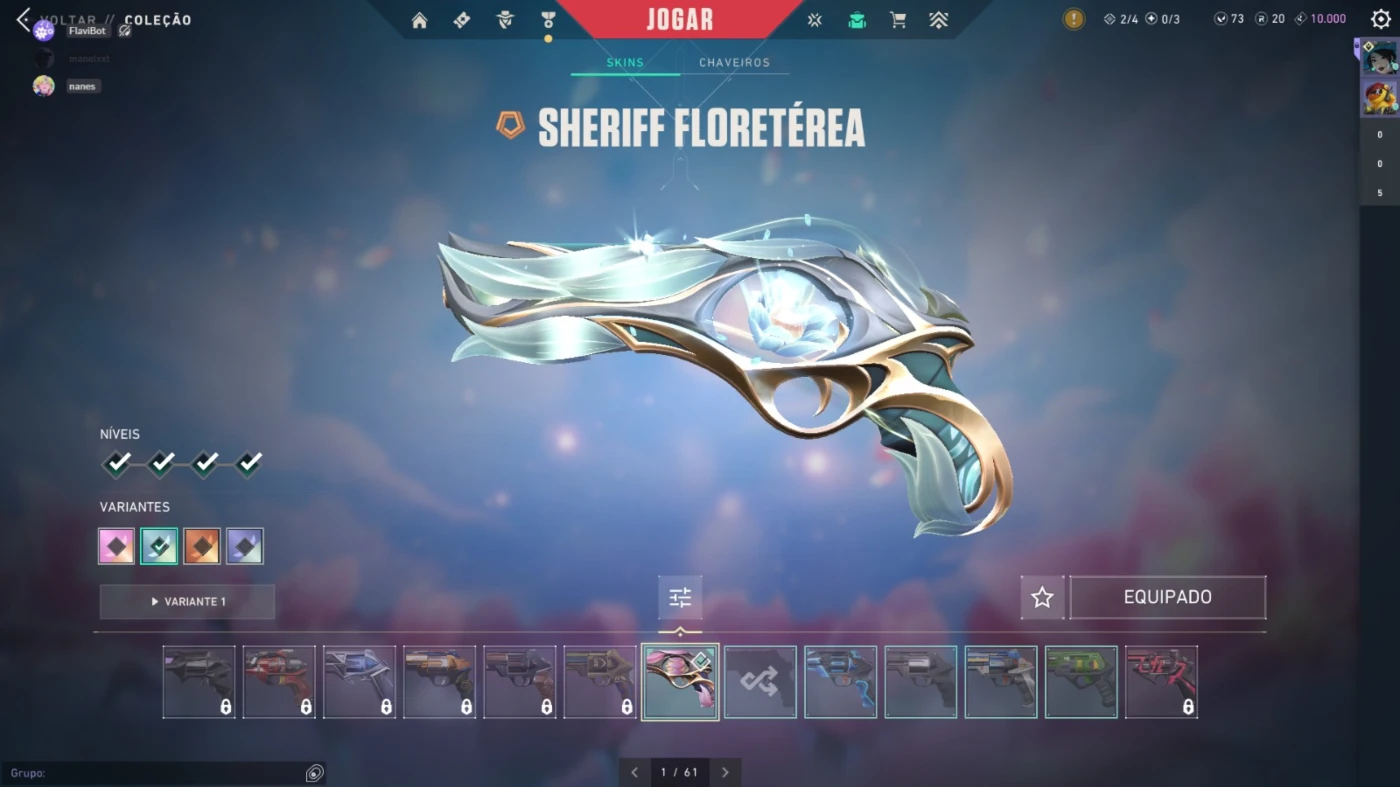The width and height of the screenshot is (1400, 787).
Task: Select the green Sheriff skin thumbnail
Action: [1081, 682]
